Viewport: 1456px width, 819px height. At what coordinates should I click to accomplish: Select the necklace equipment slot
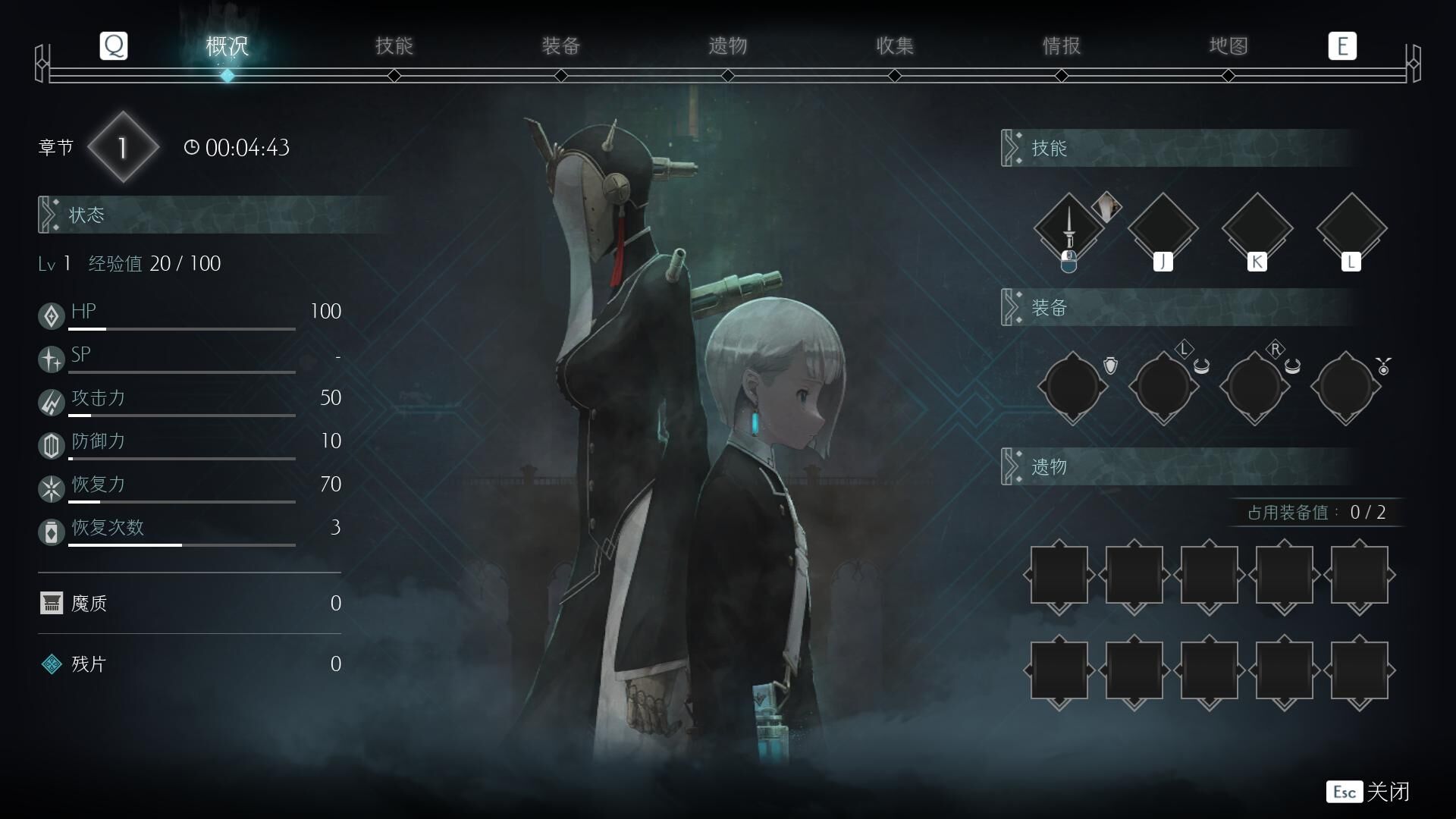[1345, 387]
